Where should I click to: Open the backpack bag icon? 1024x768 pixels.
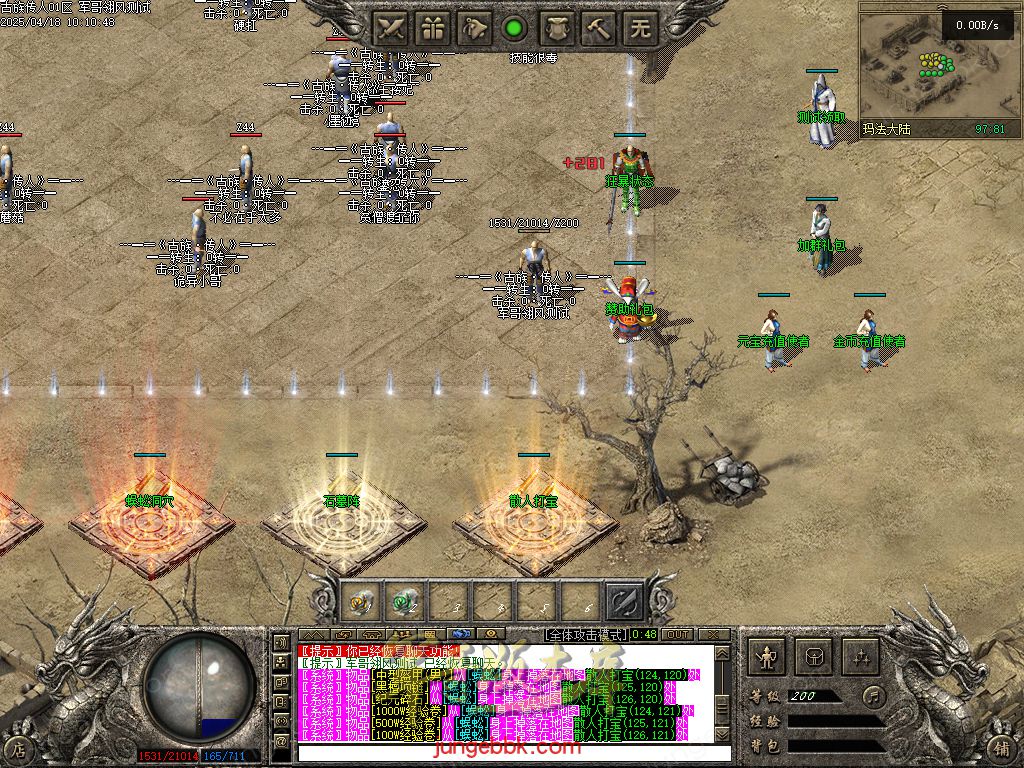[812, 657]
